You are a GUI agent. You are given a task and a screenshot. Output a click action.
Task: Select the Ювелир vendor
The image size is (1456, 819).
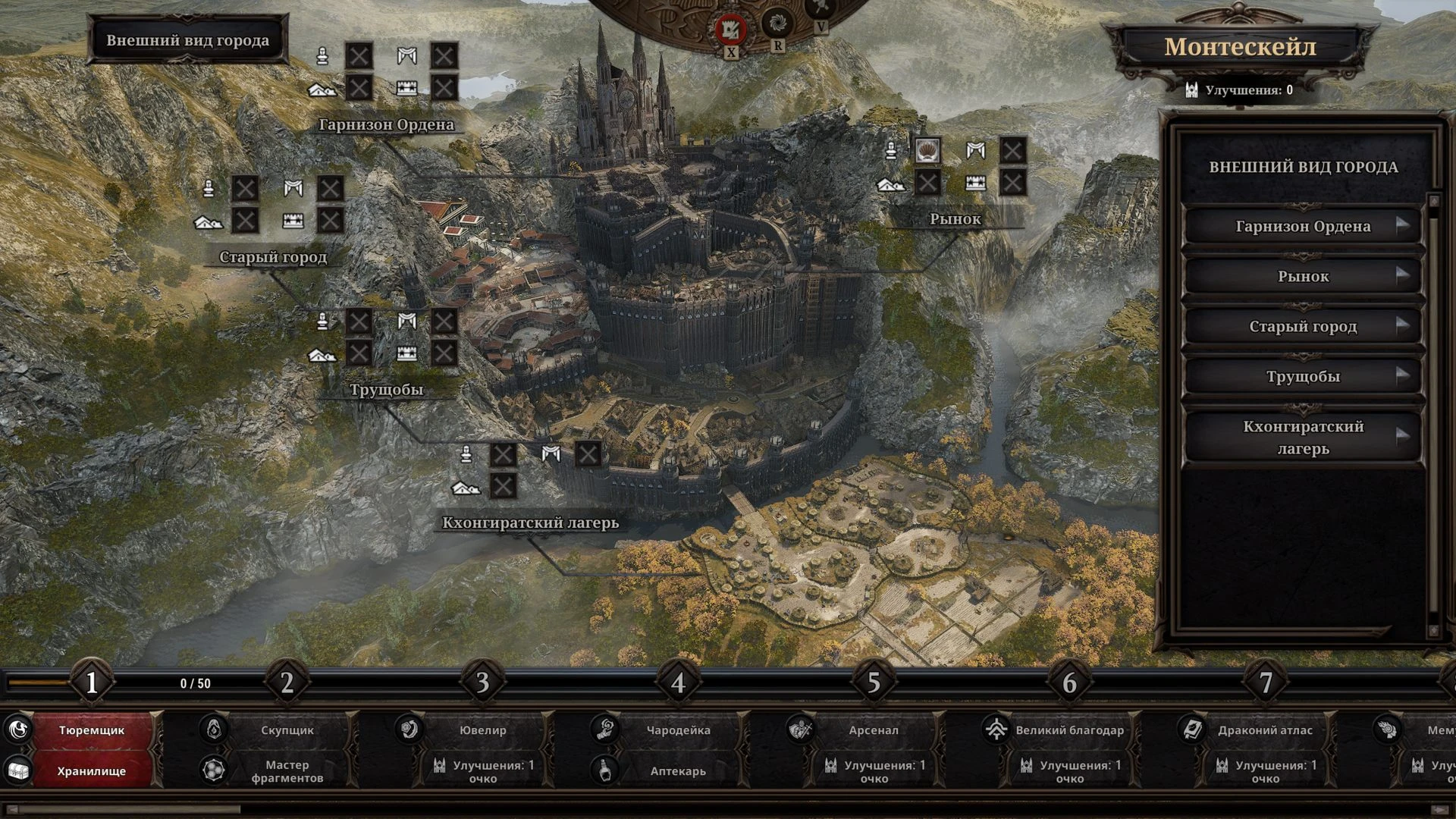click(482, 730)
